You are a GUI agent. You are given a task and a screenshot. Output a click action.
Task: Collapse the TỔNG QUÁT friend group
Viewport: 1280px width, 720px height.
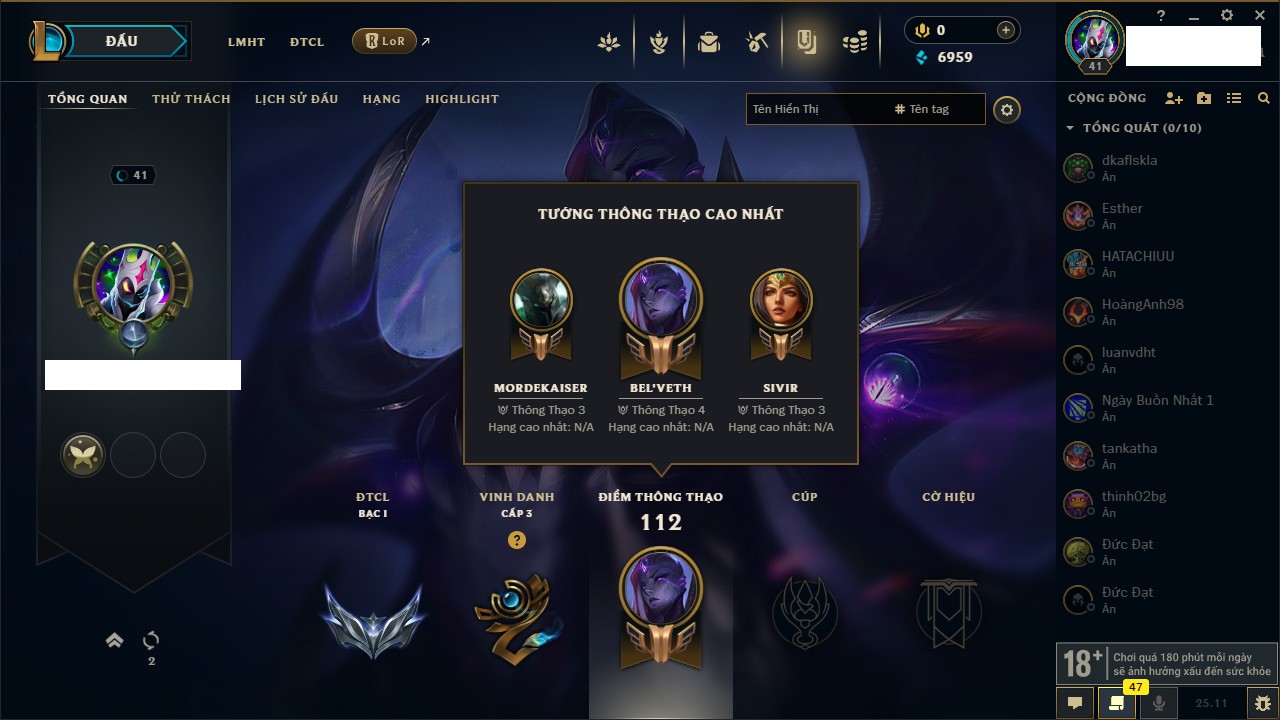pos(1070,128)
